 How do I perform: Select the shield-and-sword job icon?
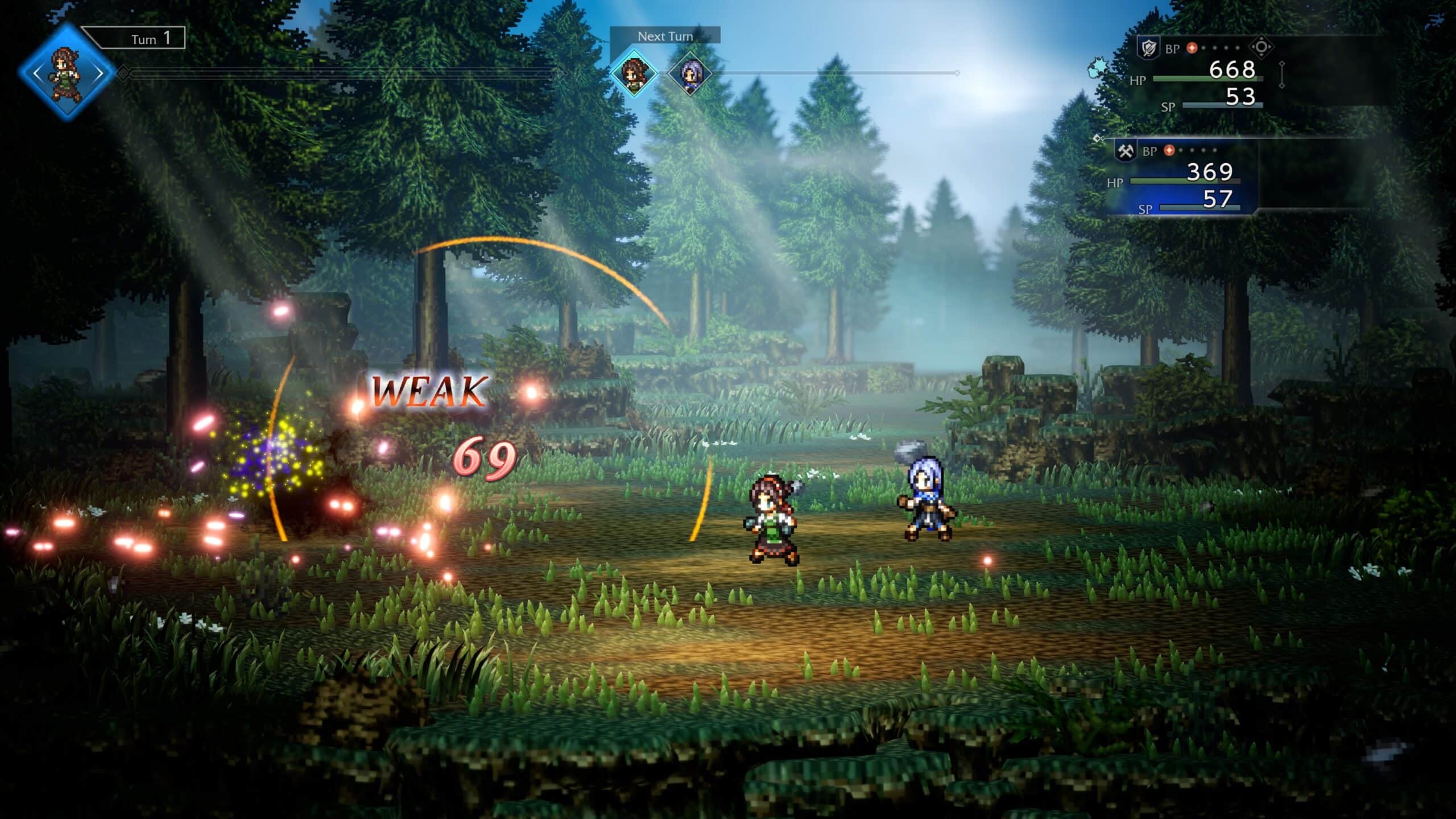coord(1148,48)
